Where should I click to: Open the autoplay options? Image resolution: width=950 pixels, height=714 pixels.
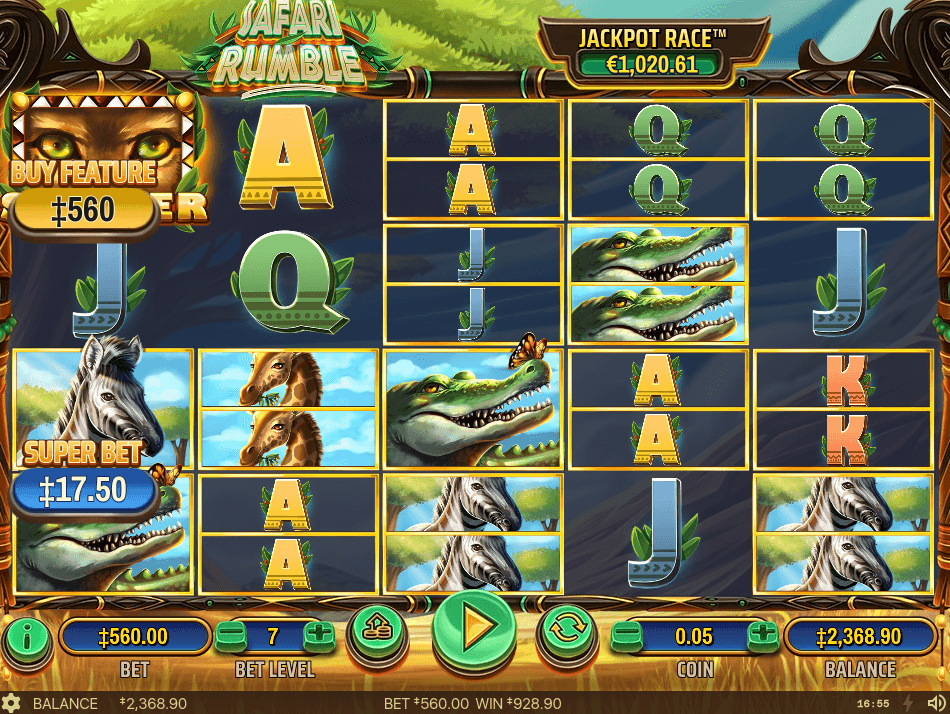(568, 630)
